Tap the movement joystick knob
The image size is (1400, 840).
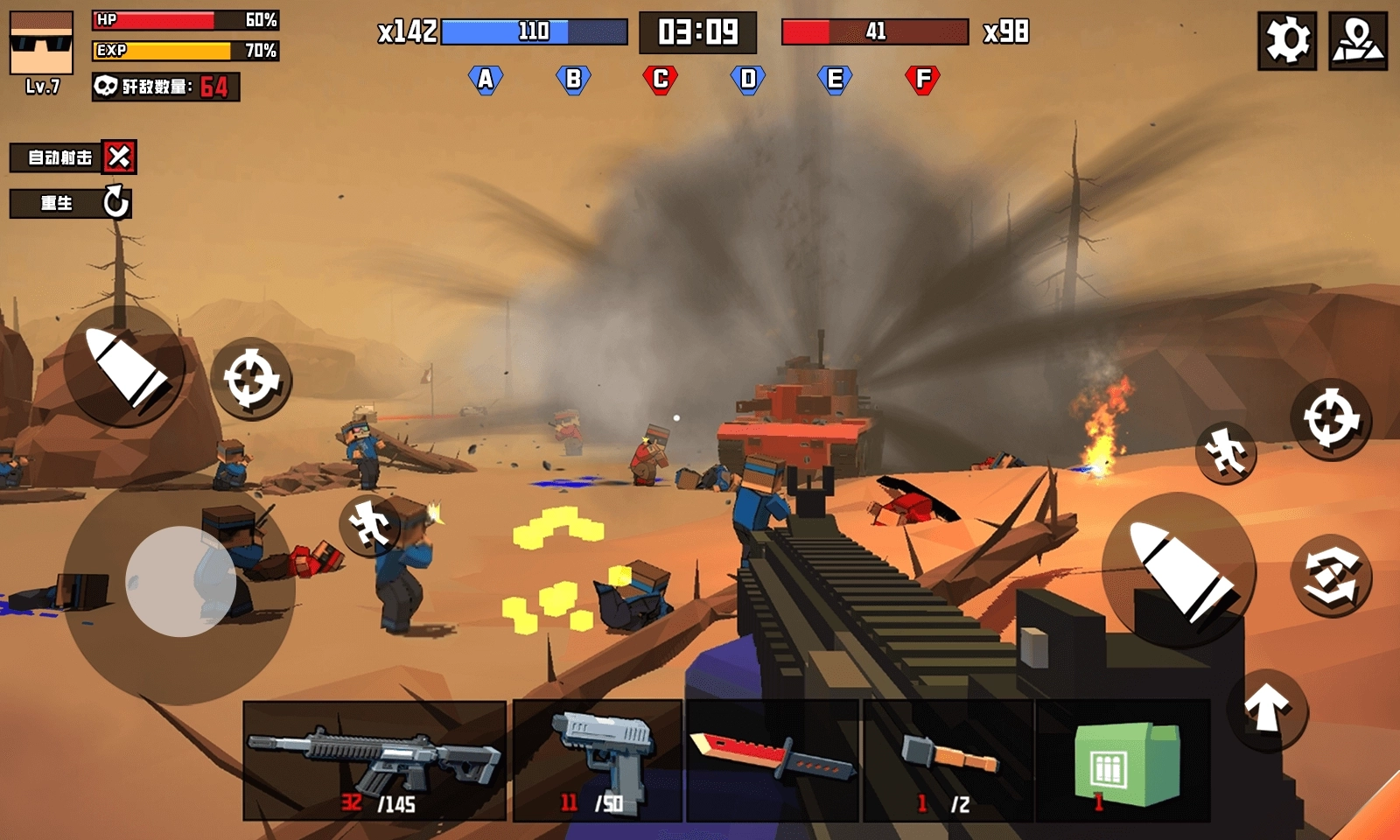coord(181,581)
